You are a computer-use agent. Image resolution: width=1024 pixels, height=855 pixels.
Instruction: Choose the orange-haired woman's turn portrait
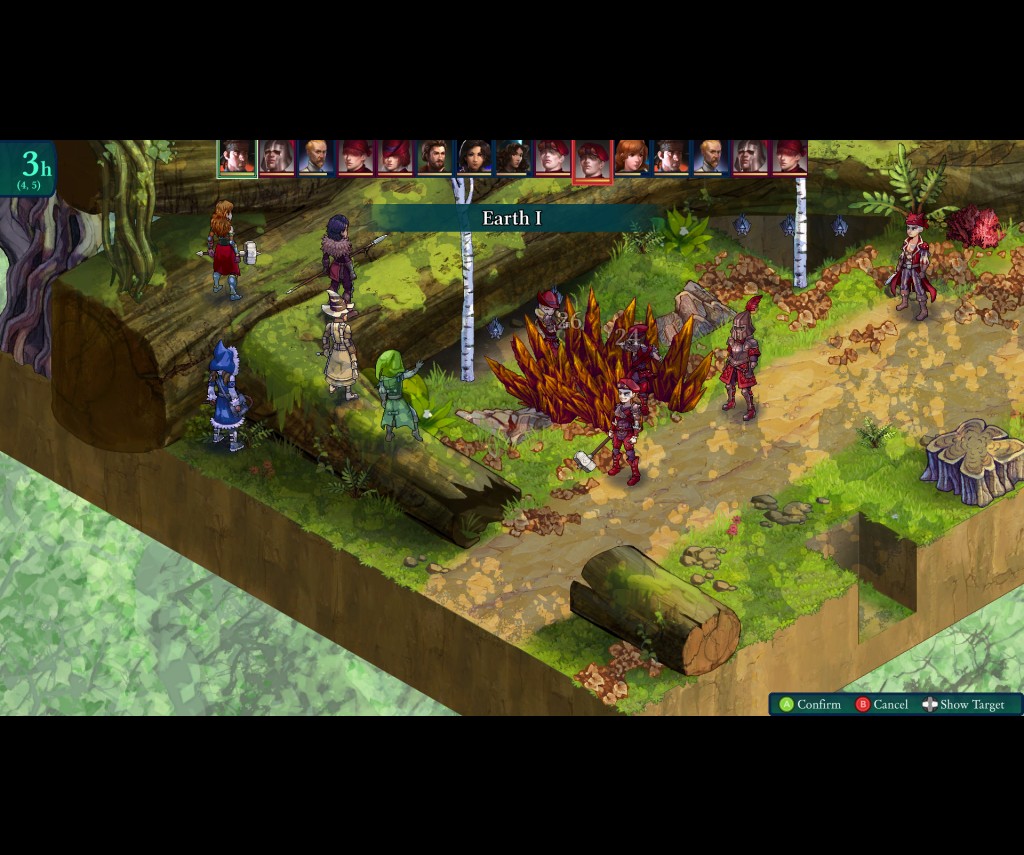click(631, 158)
